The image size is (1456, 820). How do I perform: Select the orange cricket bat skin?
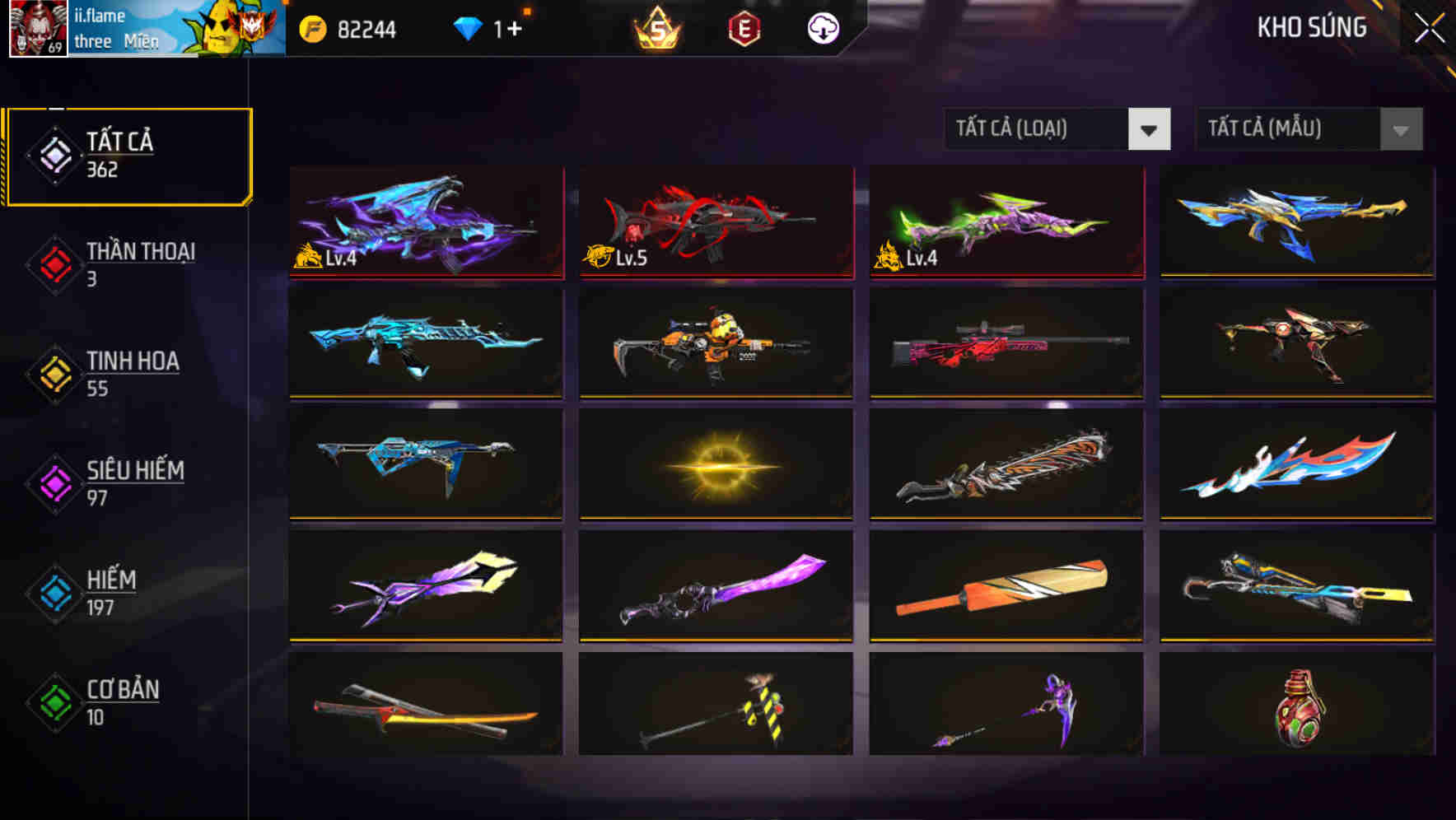click(x=1005, y=586)
